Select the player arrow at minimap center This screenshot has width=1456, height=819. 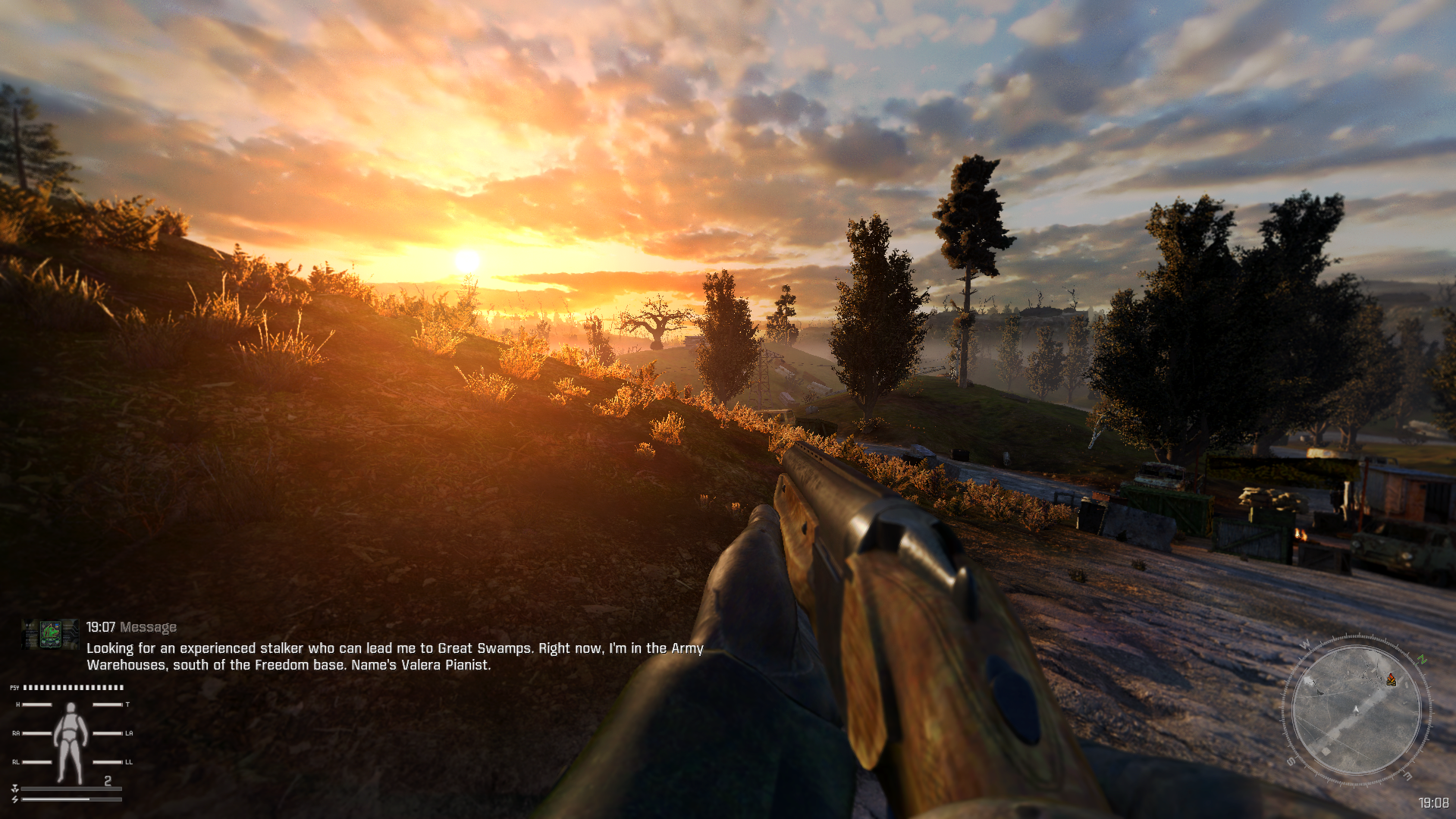click(1356, 710)
